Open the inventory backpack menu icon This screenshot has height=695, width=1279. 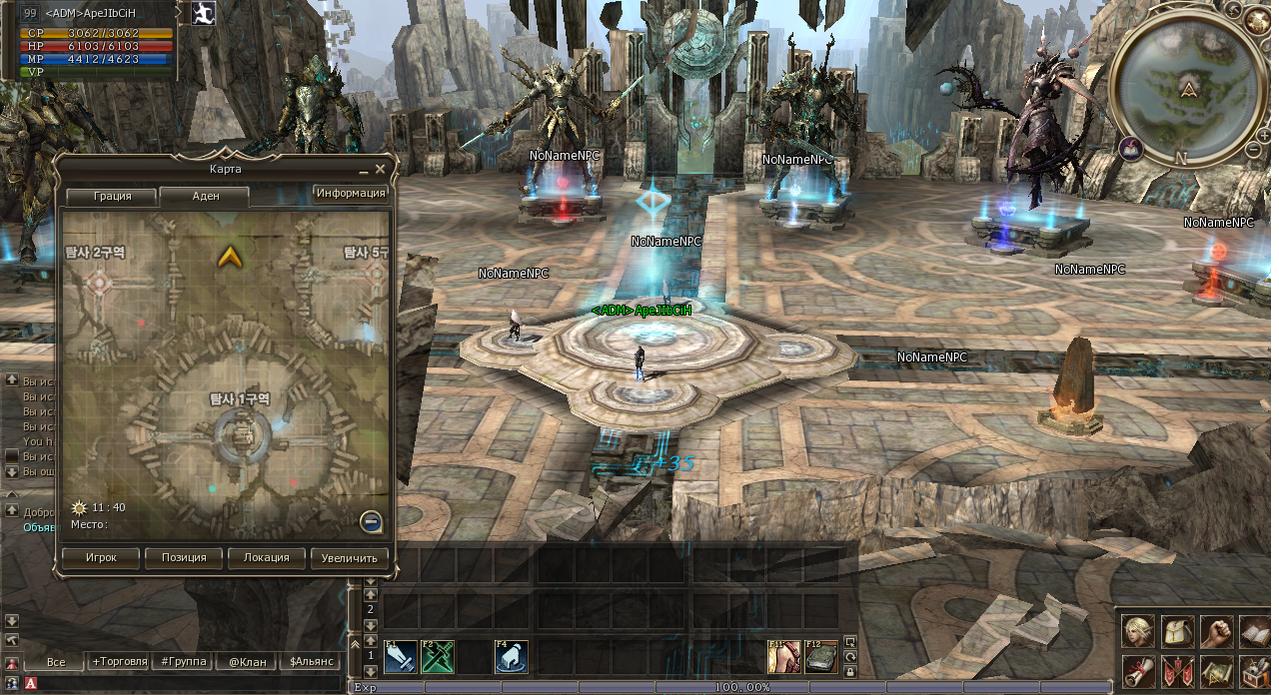pos(1178,632)
